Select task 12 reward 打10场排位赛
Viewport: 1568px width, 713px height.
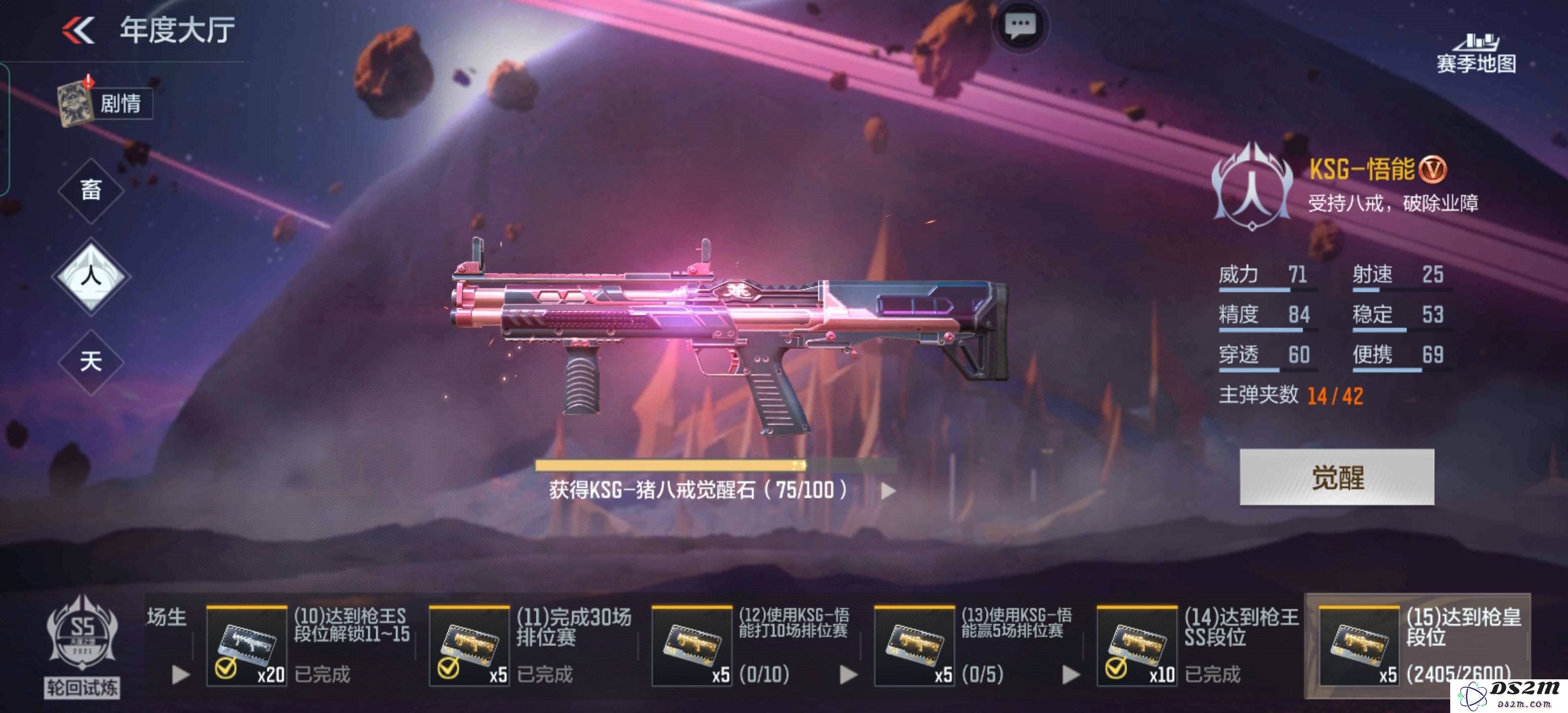[x=692, y=646]
